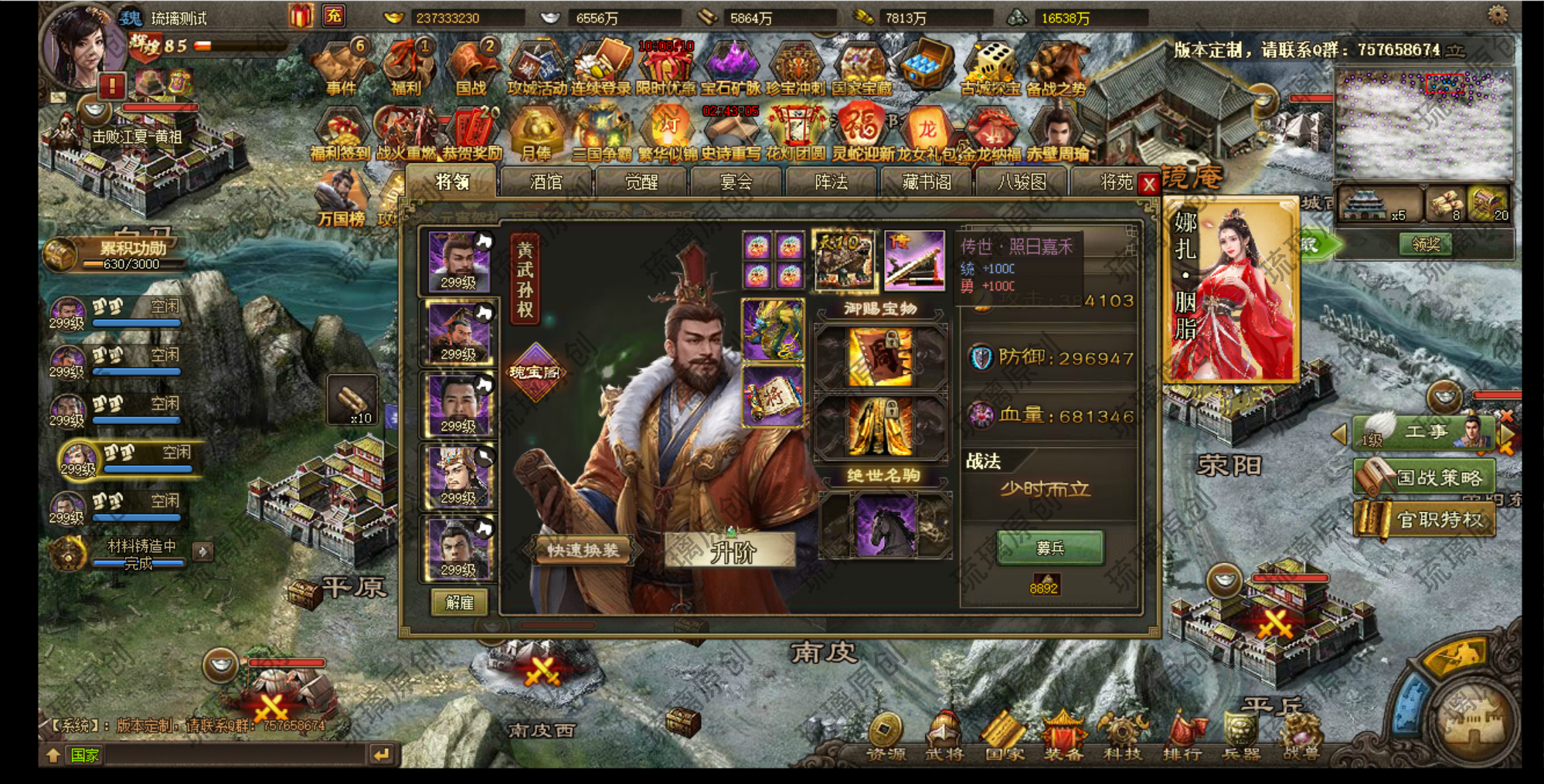Switch to the 酒馆 tab

click(546, 182)
